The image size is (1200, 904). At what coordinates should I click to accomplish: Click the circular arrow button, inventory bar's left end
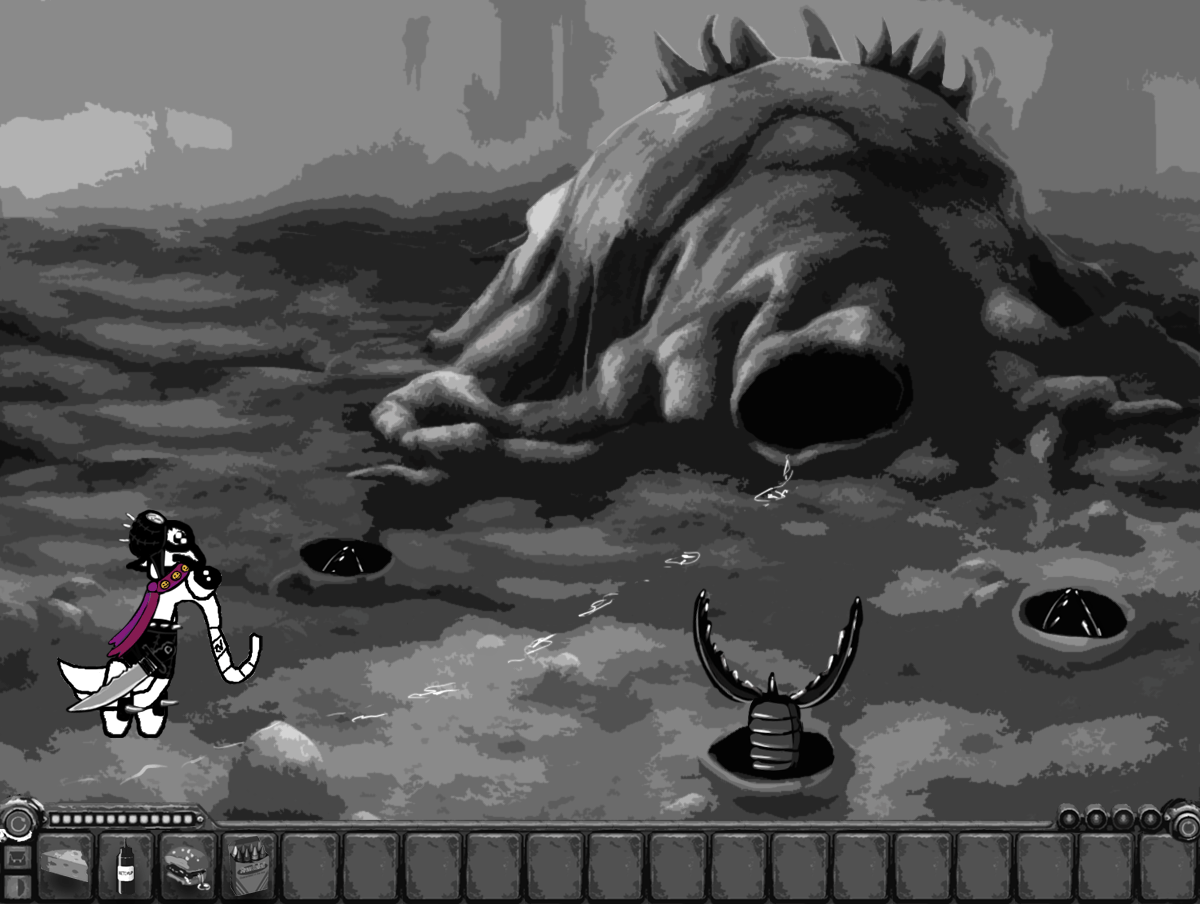click(x=17, y=823)
